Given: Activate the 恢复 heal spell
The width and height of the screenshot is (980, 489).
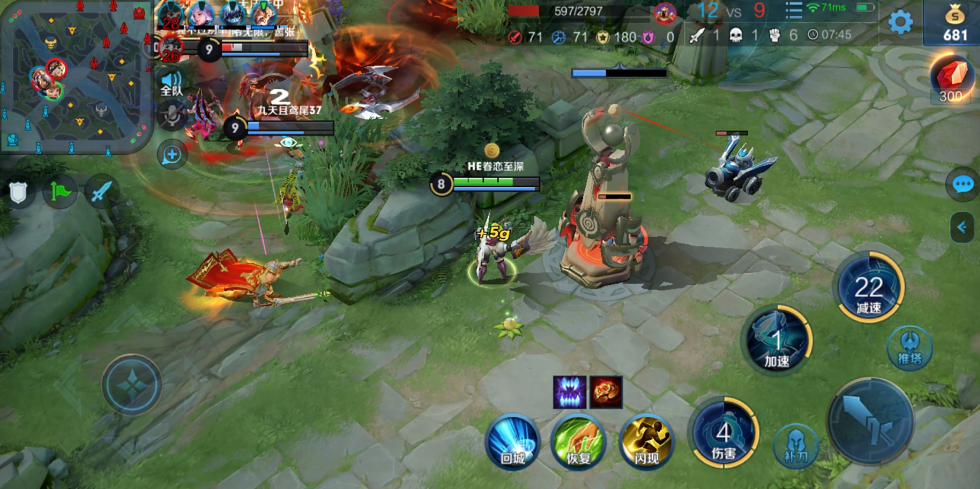Looking at the screenshot, I should tap(578, 441).
